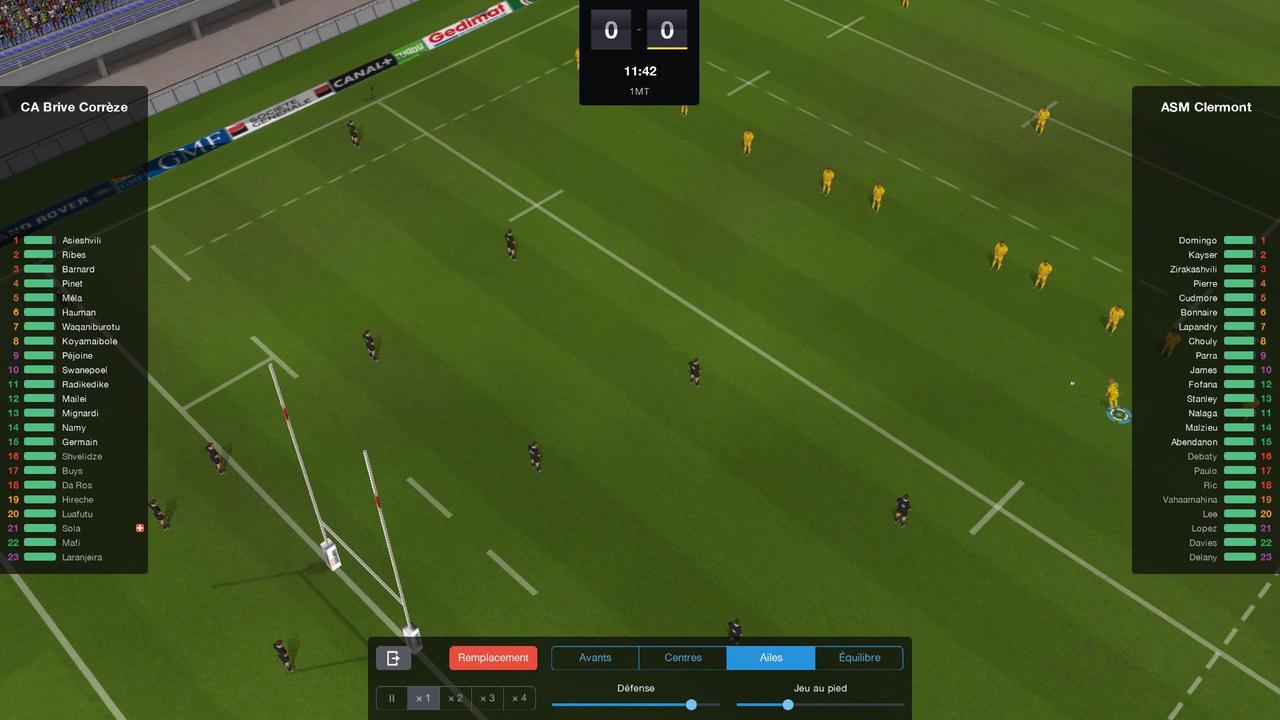Screen dimensions: 1280x720
Task: Click the exit match icon button
Action: pos(393,658)
